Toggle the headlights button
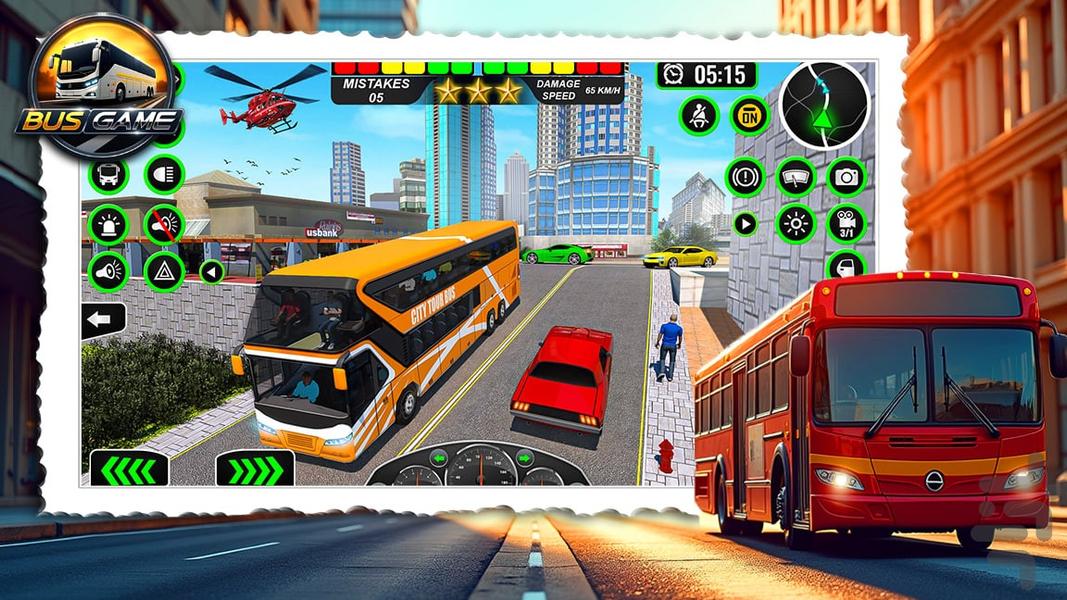Image resolution: width=1067 pixels, height=600 pixels. (164, 175)
